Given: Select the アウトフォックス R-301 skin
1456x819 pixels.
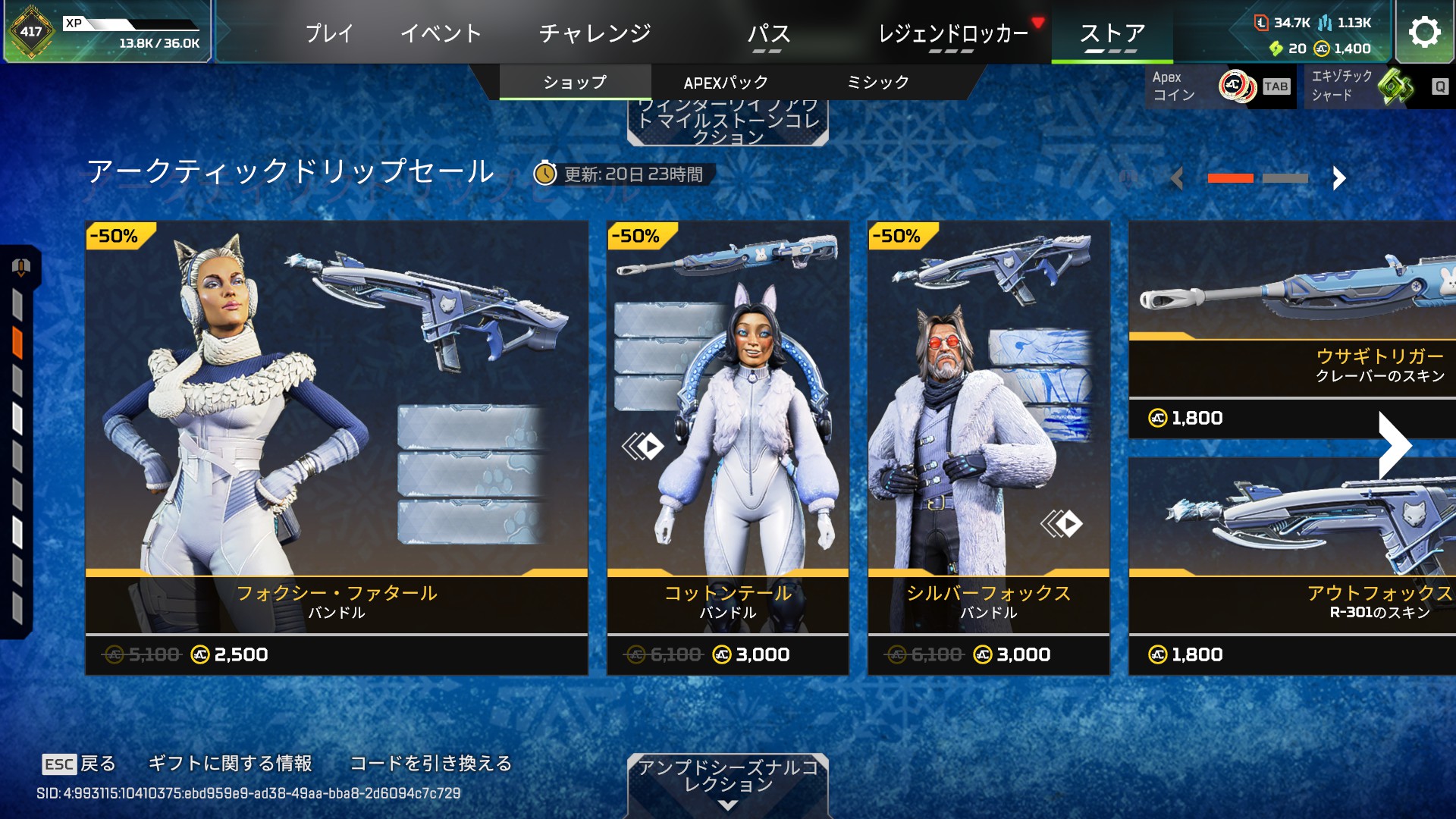Looking at the screenshot, I should tap(1291, 565).
